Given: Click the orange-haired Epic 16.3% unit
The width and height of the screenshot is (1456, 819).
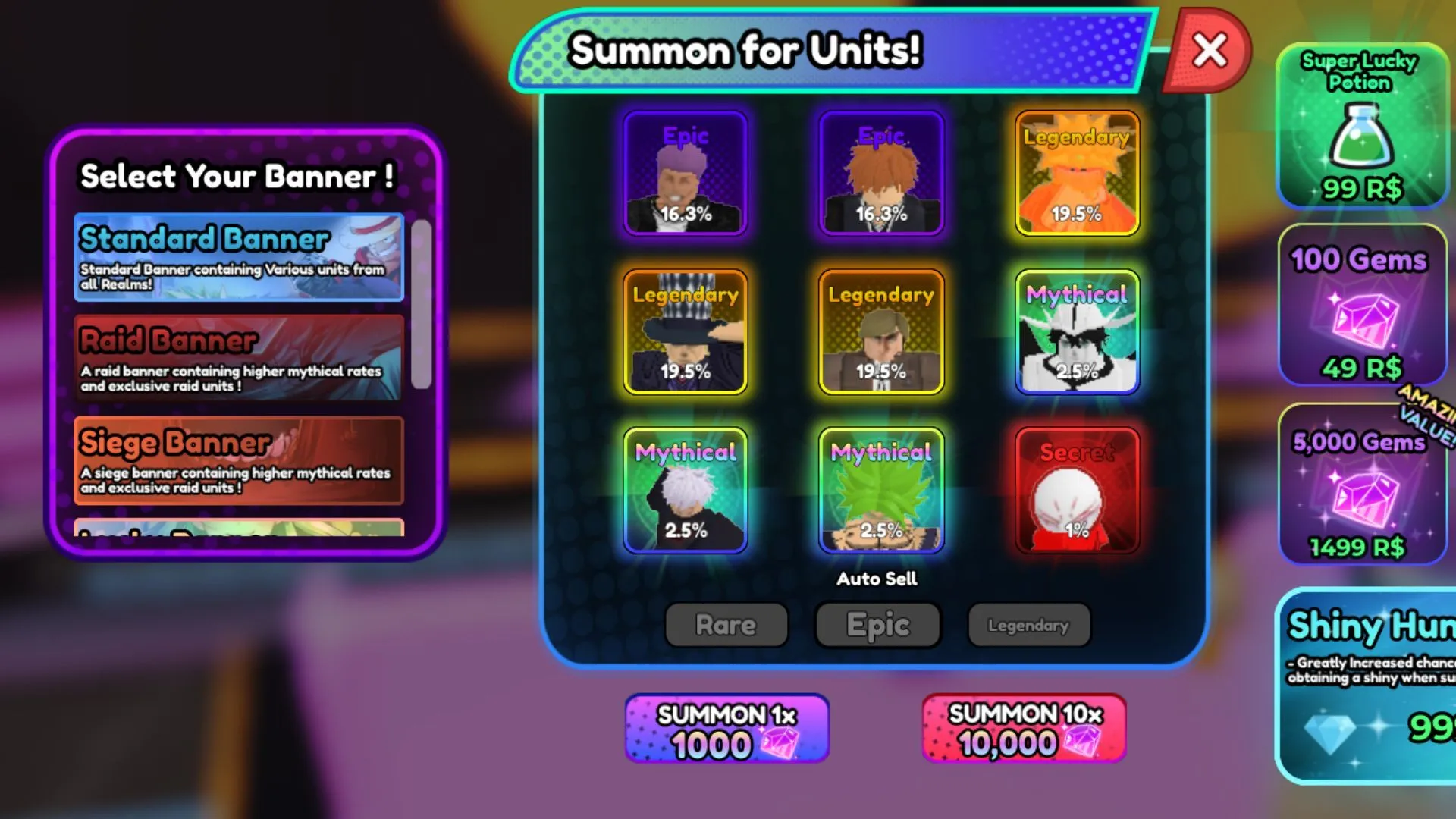Looking at the screenshot, I should [x=880, y=173].
